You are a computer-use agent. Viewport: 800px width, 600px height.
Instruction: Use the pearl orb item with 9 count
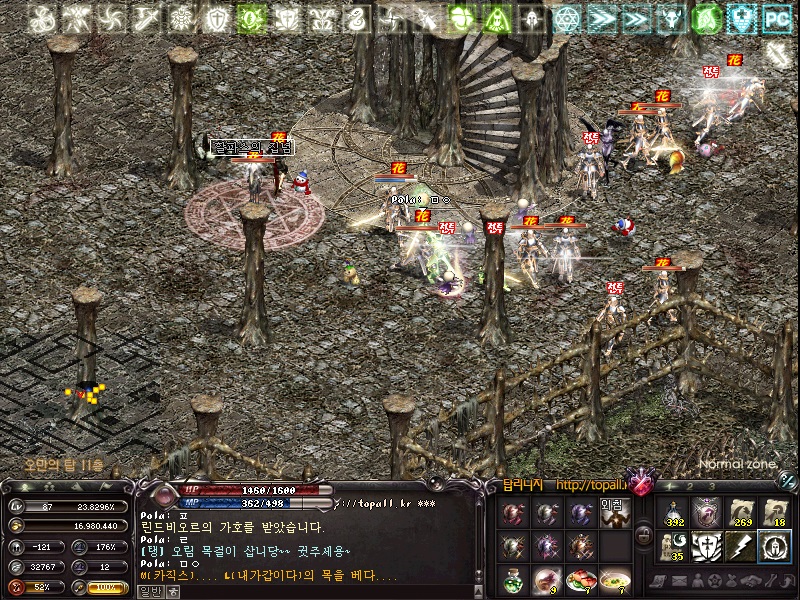pyautogui.click(x=546, y=579)
